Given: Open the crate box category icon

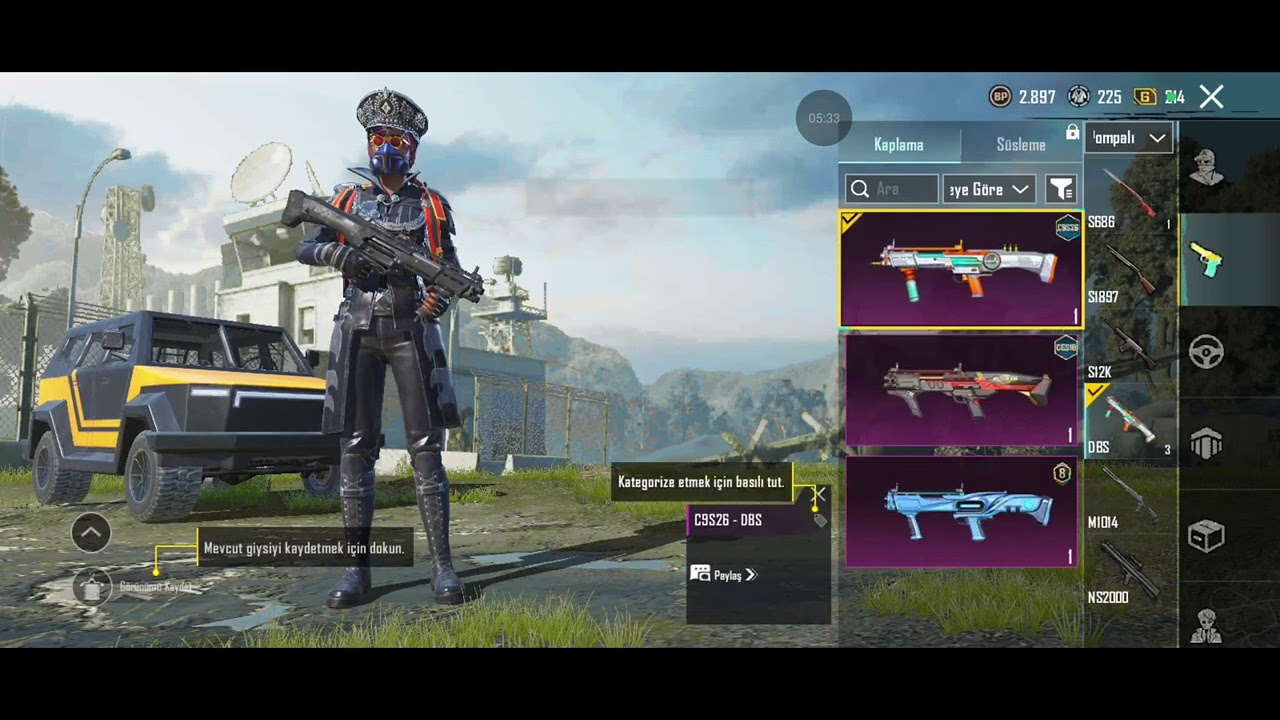Looking at the screenshot, I should (x=1206, y=537).
